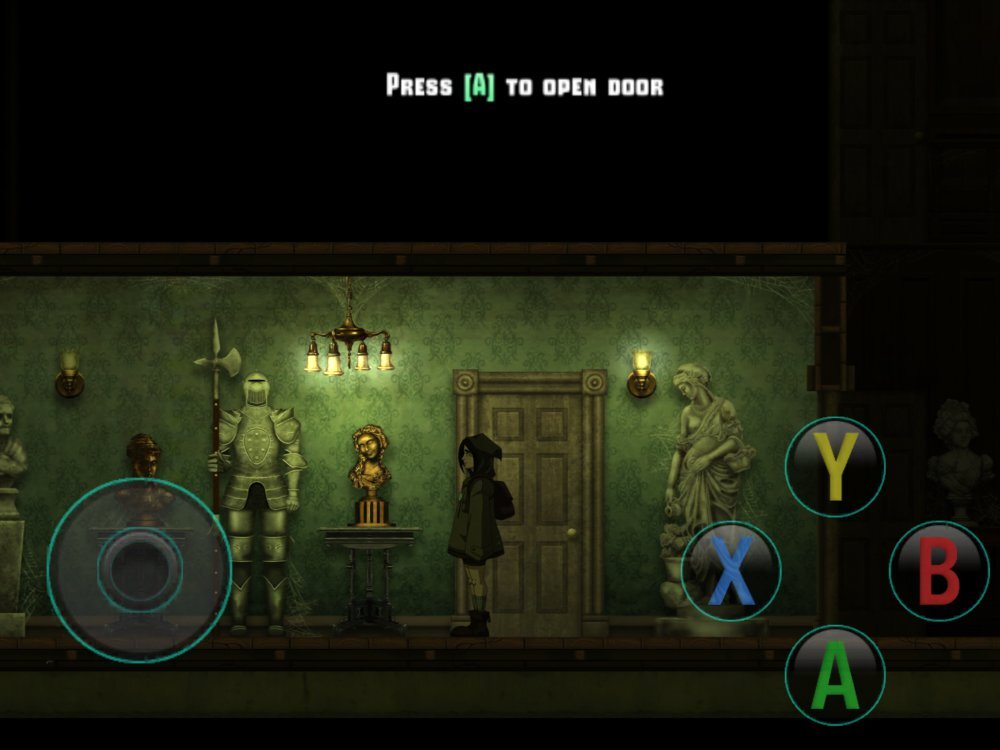Tap the red B touch button
This screenshot has width=1000, height=750.
[x=938, y=571]
